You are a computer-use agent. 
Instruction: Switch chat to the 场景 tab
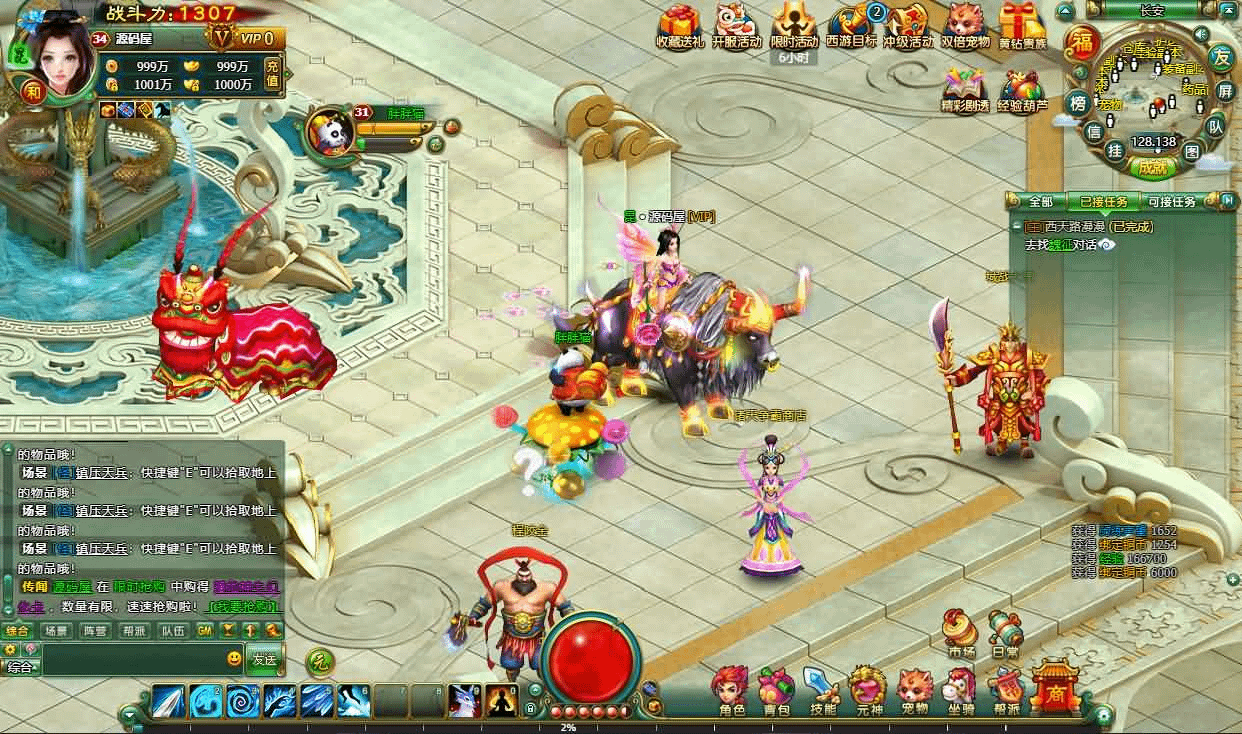[x=56, y=631]
